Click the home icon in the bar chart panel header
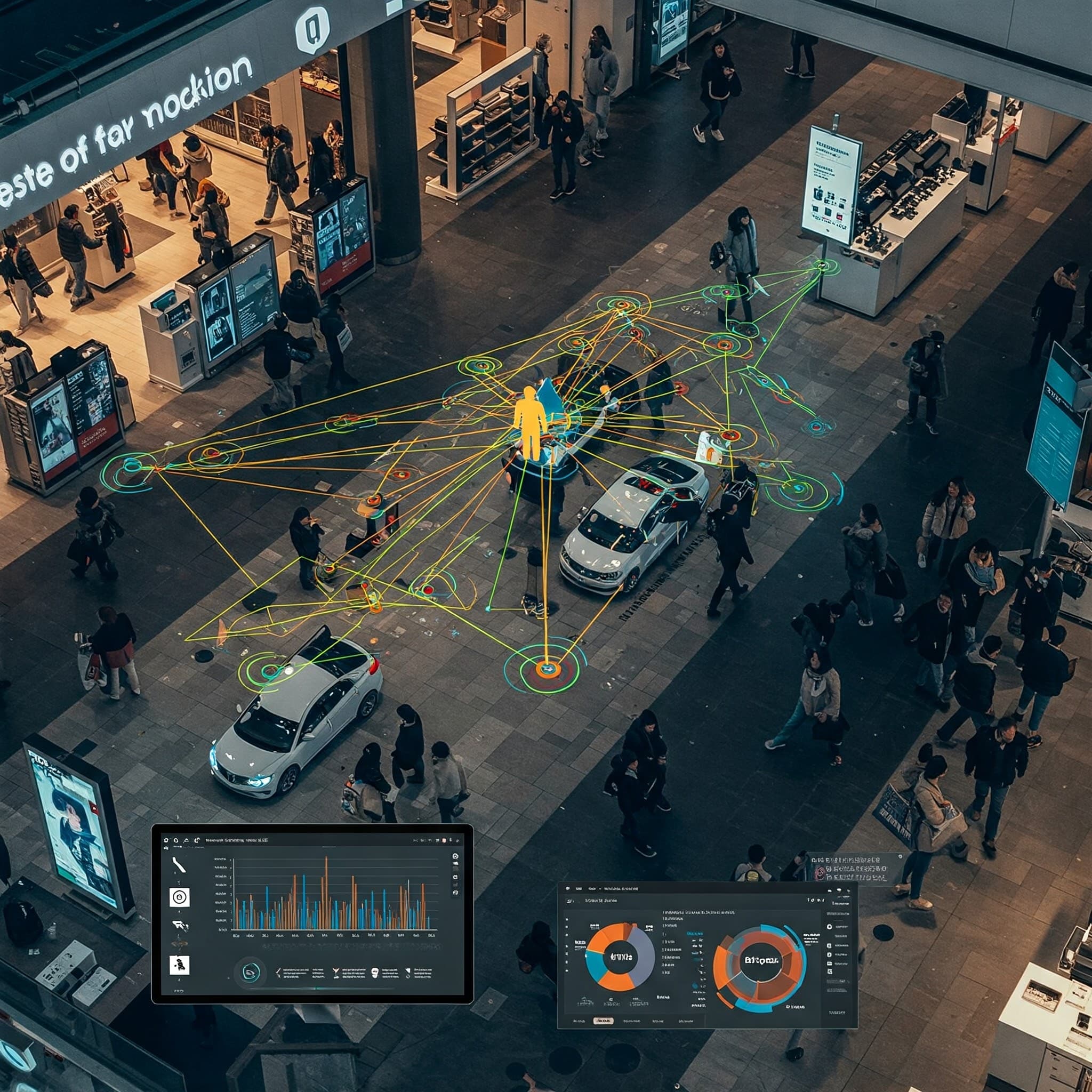This screenshot has height=1092, width=1092. [166, 840]
